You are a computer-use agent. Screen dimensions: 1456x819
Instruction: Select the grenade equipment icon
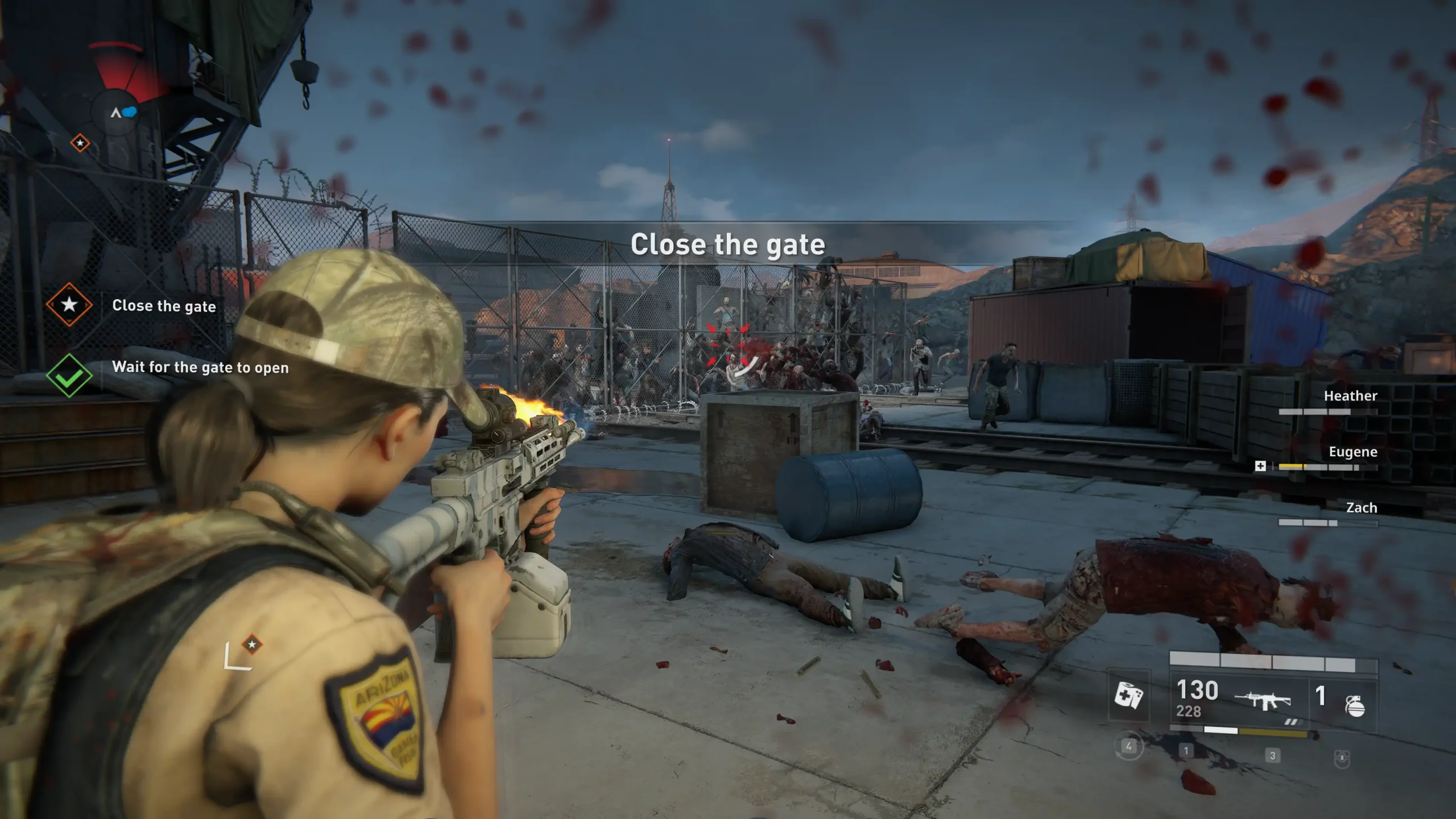click(1355, 705)
